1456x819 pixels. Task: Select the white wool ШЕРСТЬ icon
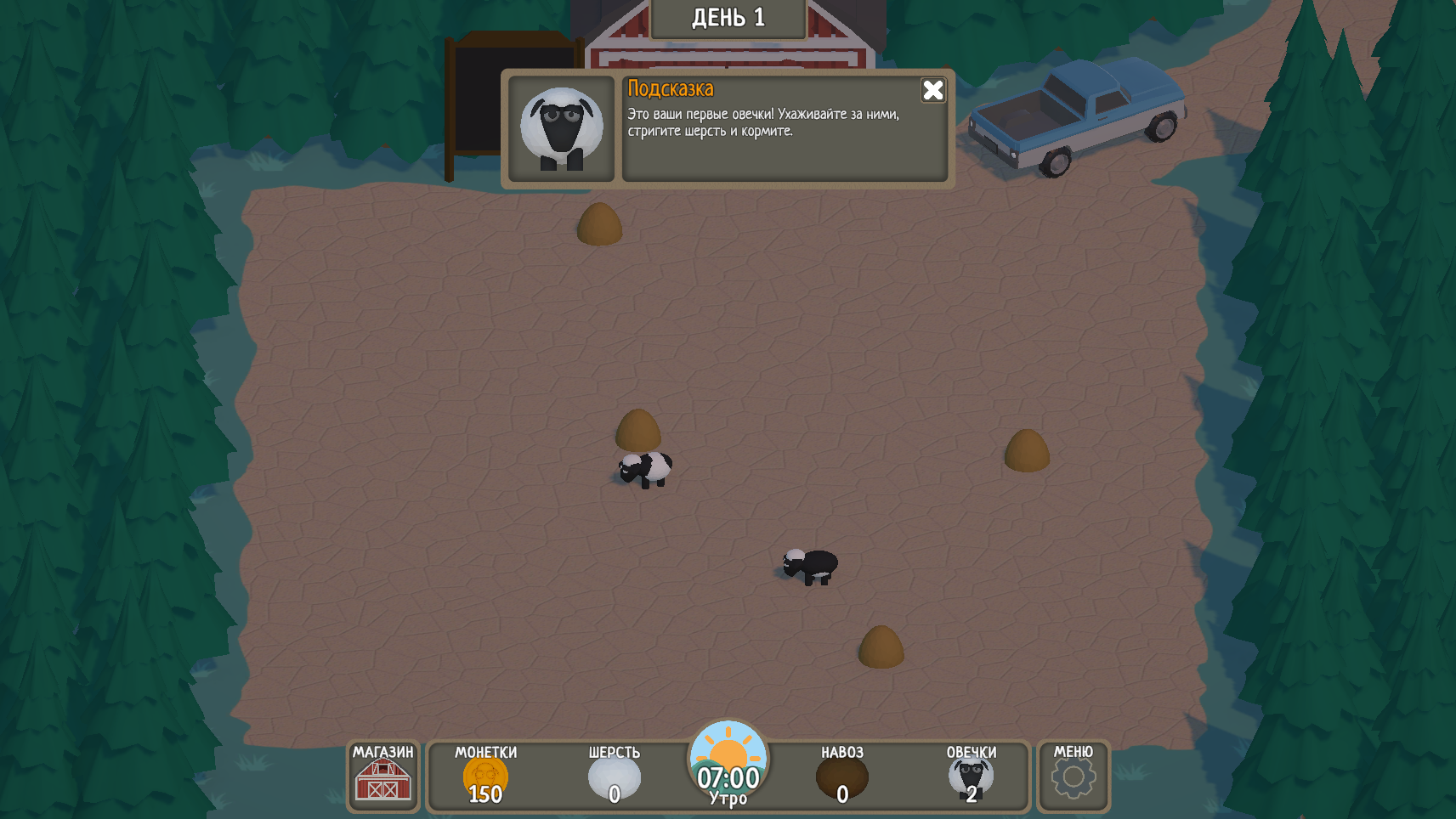(615, 776)
